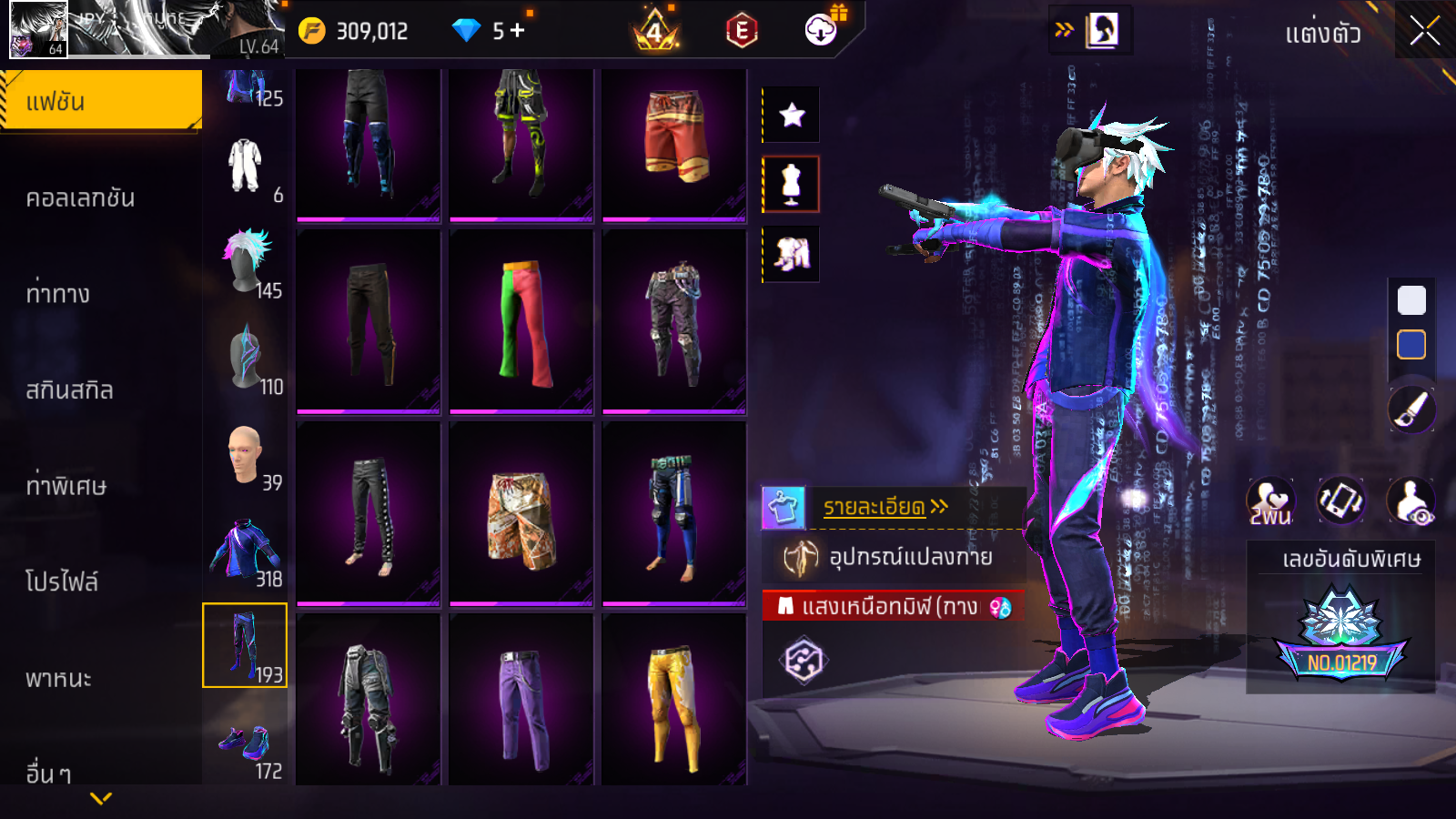Viewport: 1456px width, 819px height.
Task: Add diamonds with the plus button
Action: coord(517,30)
